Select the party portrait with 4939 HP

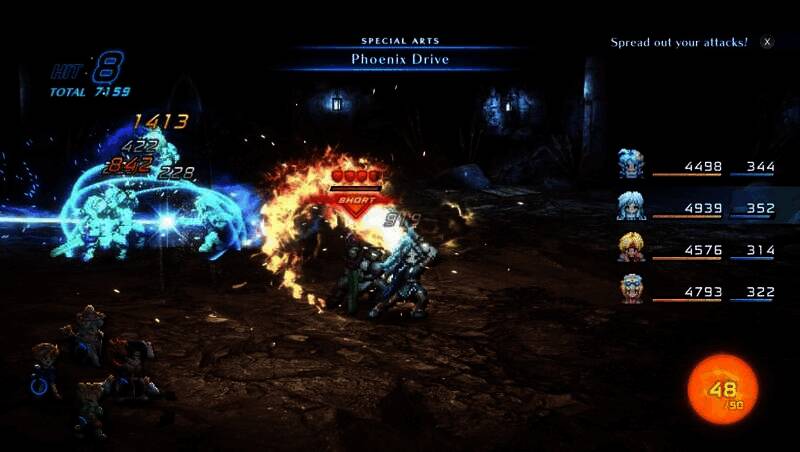631,205
